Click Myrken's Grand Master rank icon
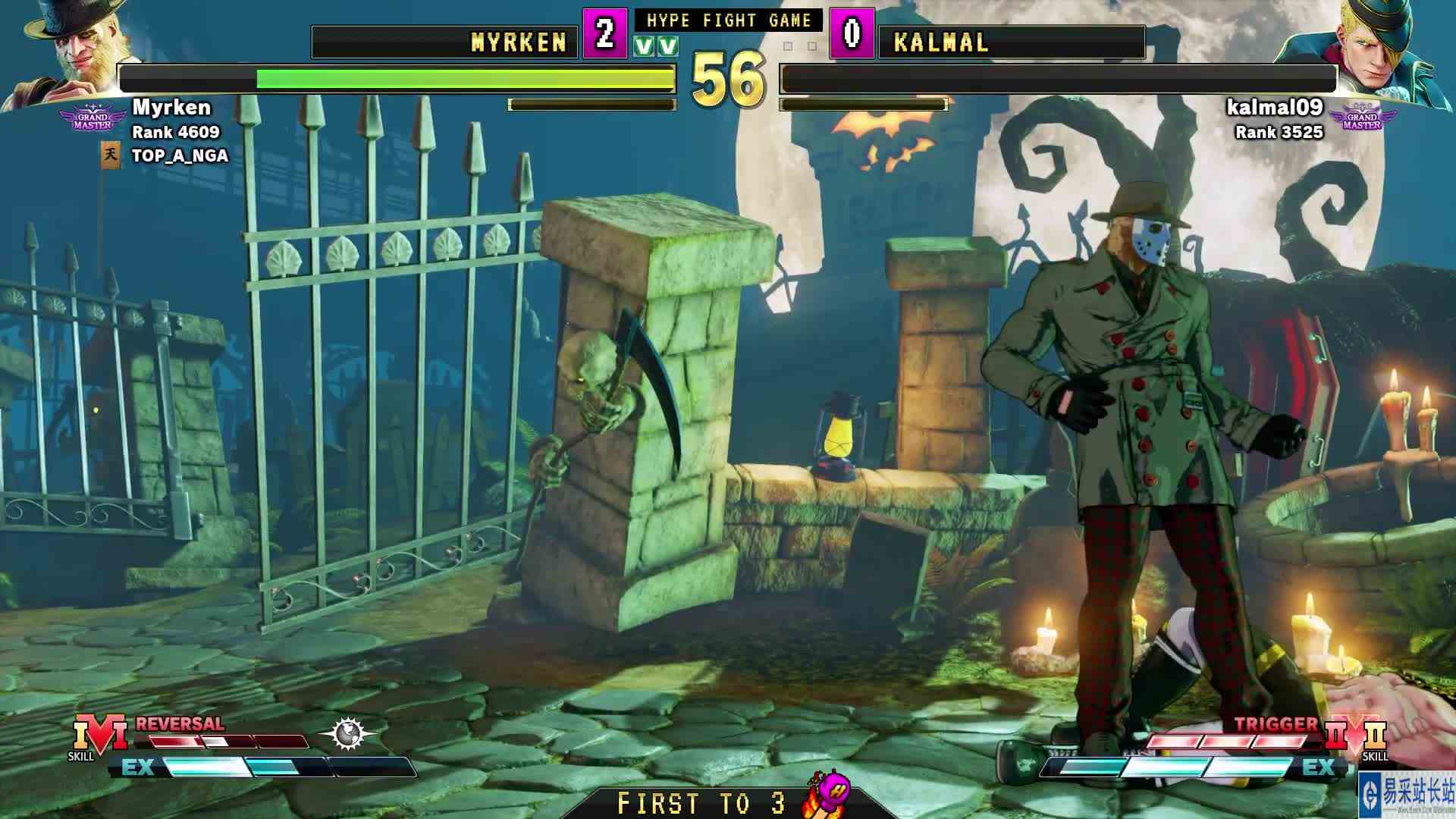1456x819 pixels. [91, 116]
